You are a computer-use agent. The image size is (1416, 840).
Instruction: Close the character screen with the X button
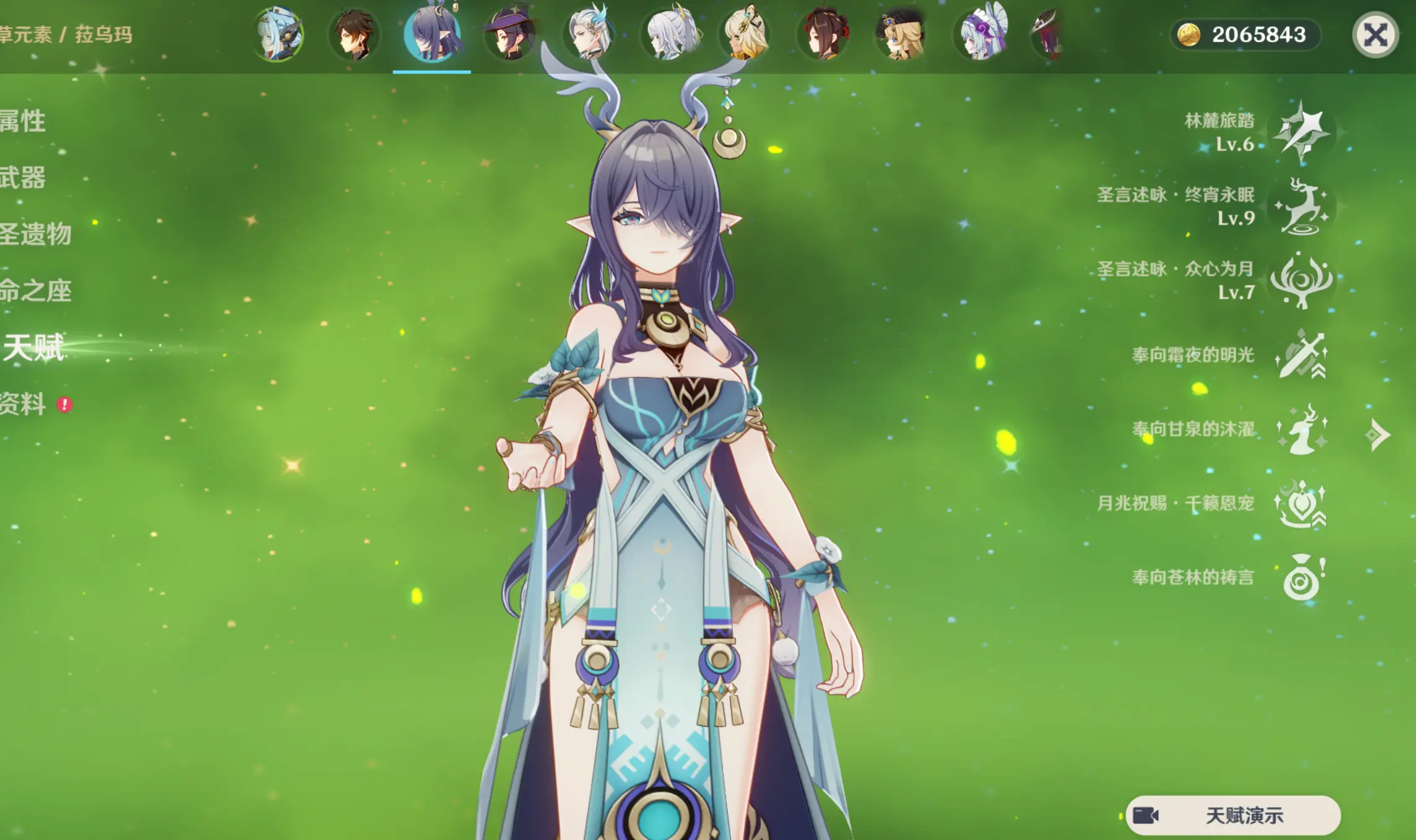tap(1375, 35)
